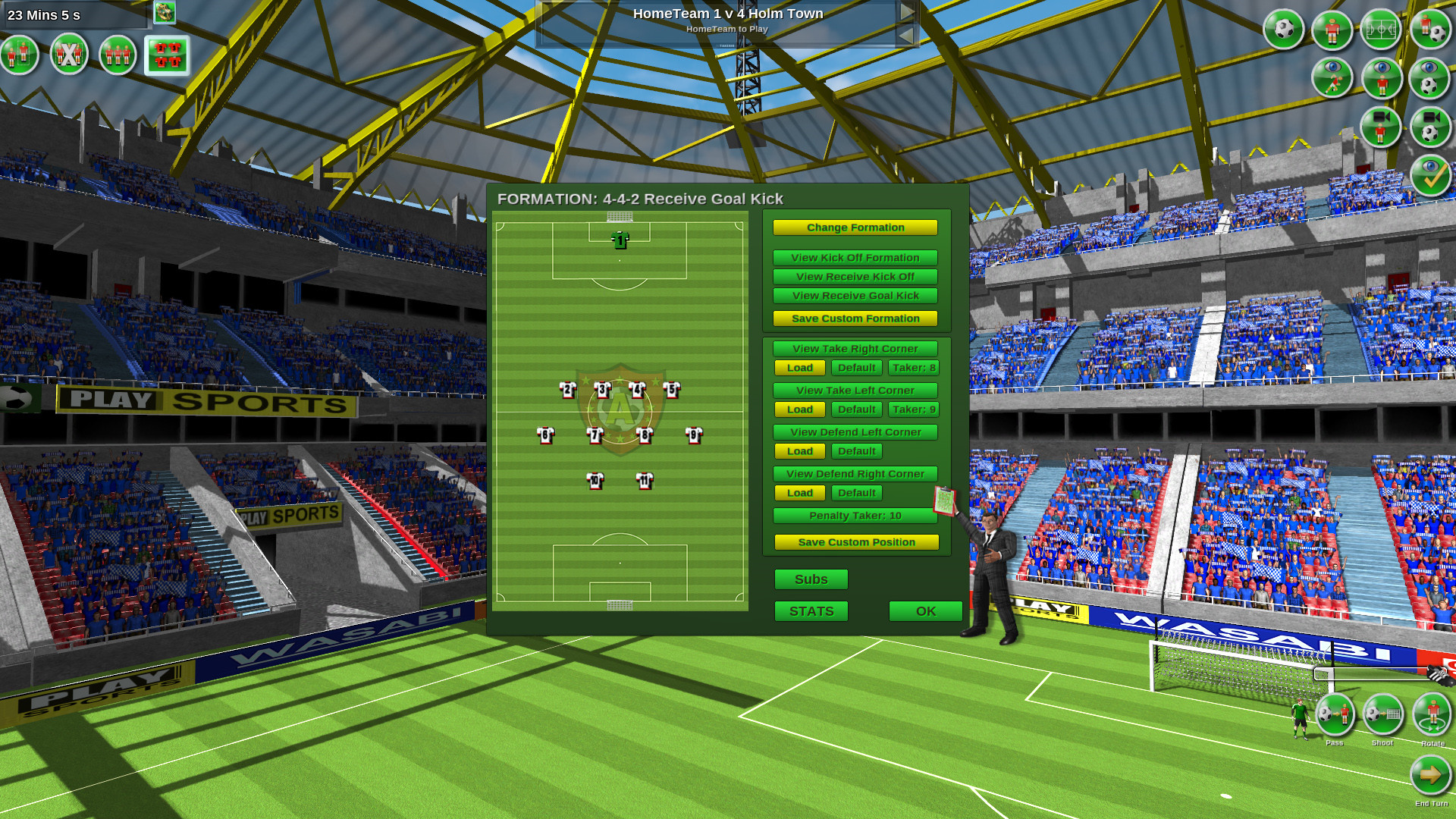Screen dimensions: 1456x819
Task: Select View Receive Goal Kick option
Action: click(855, 296)
